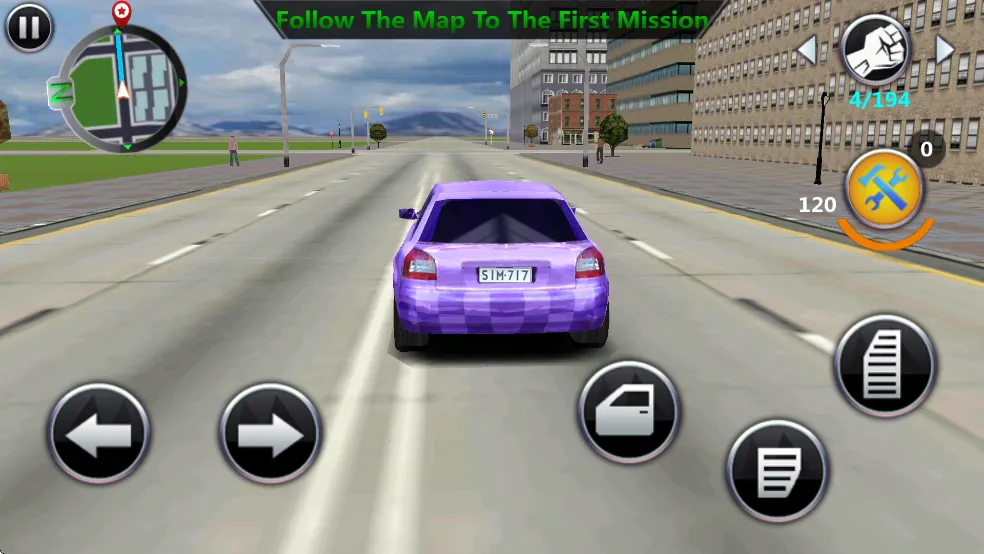Steer right with the right arrow button
Image resolution: width=984 pixels, height=554 pixels.
270,434
